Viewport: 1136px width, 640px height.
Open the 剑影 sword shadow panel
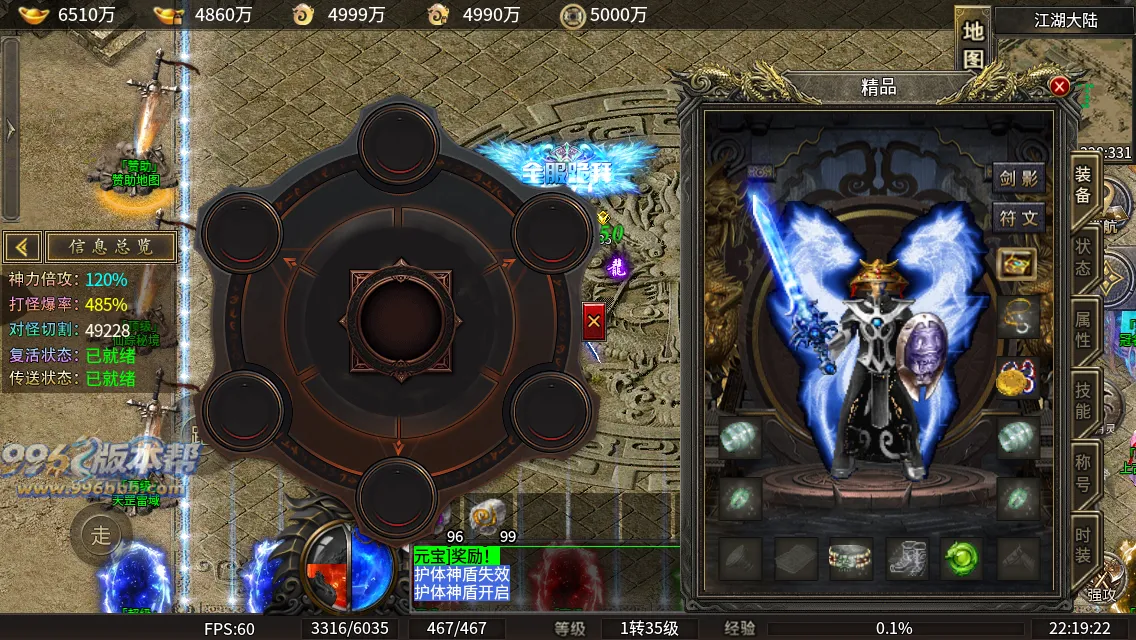[1018, 180]
